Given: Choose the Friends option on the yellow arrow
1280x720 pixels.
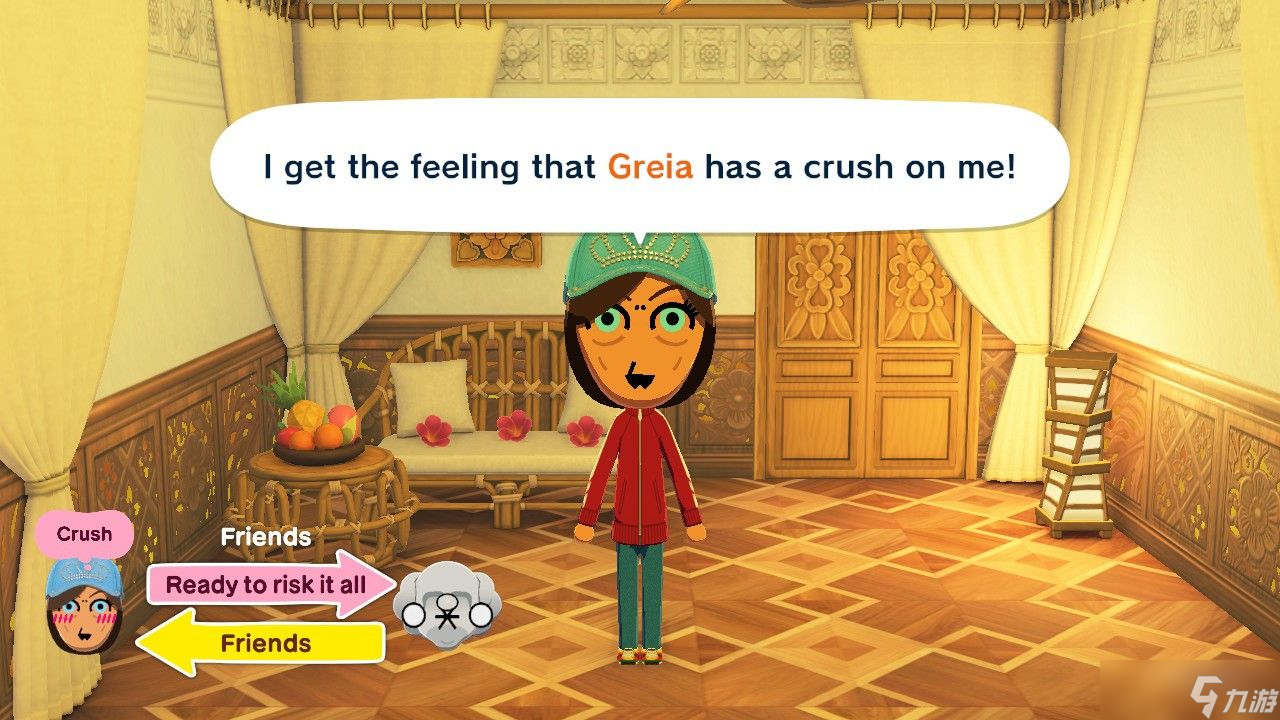Looking at the screenshot, I should click(265, 642).
